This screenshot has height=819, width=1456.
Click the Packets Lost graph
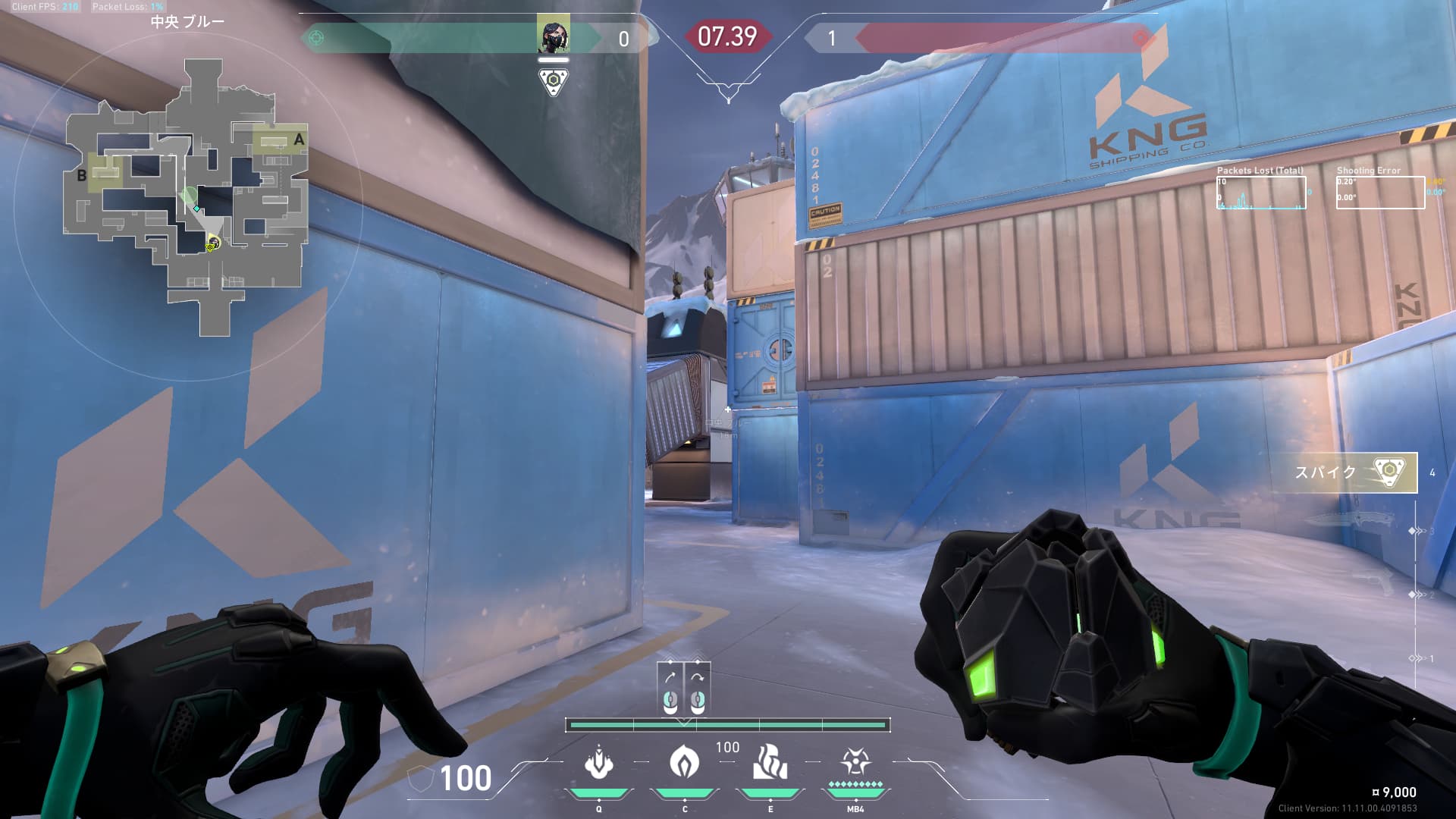(1261, 193)
